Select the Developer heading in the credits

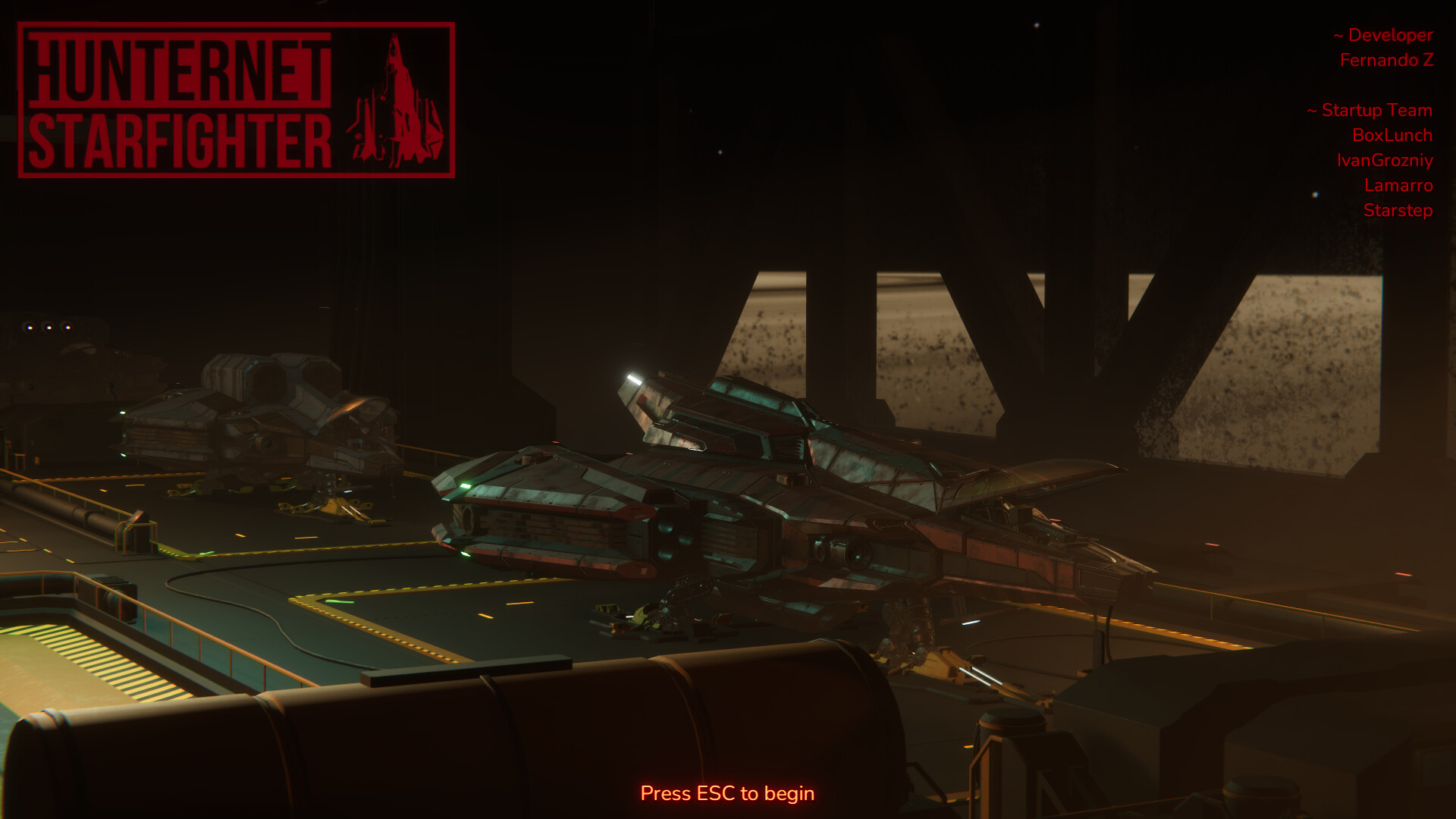click(1382, 35)
